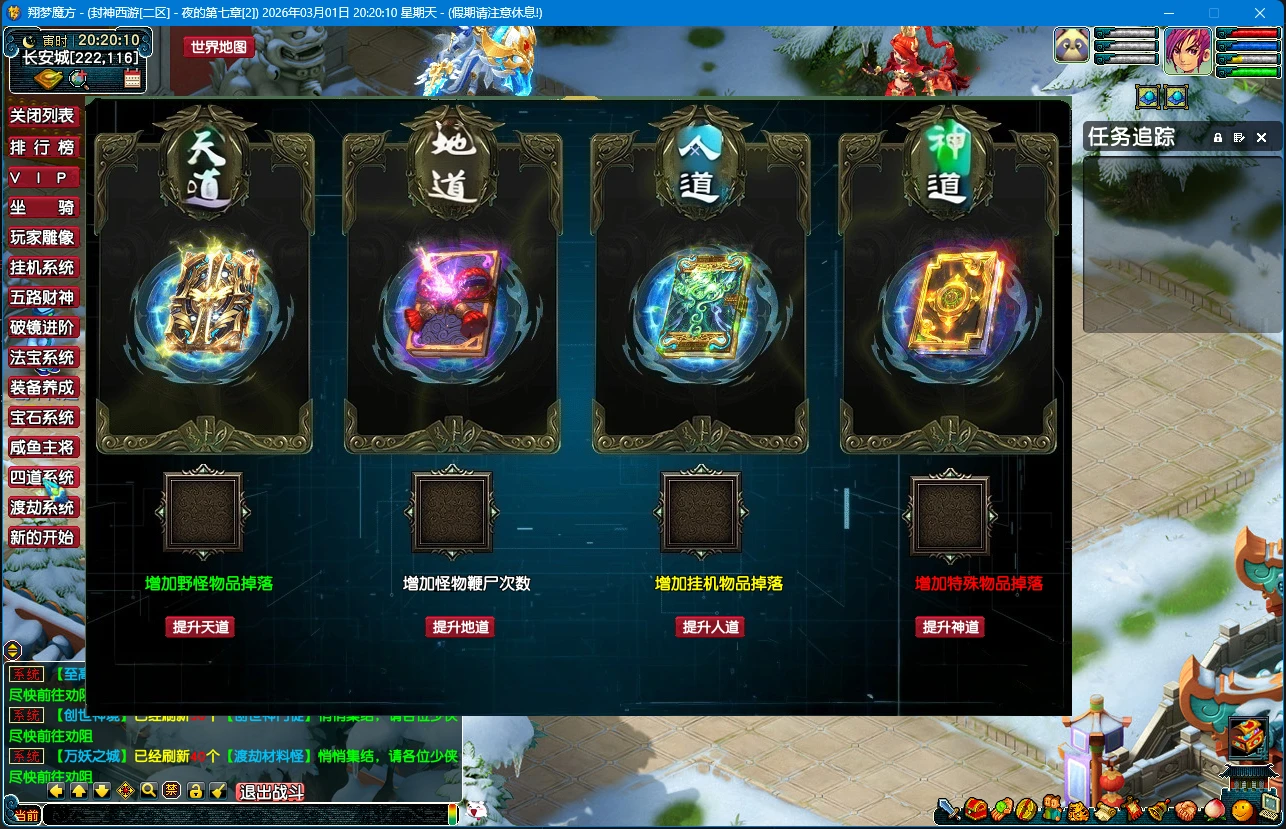Click the 提升地道 upgrade button
Screen dimensions: 1286x829
tap(460, 627)
